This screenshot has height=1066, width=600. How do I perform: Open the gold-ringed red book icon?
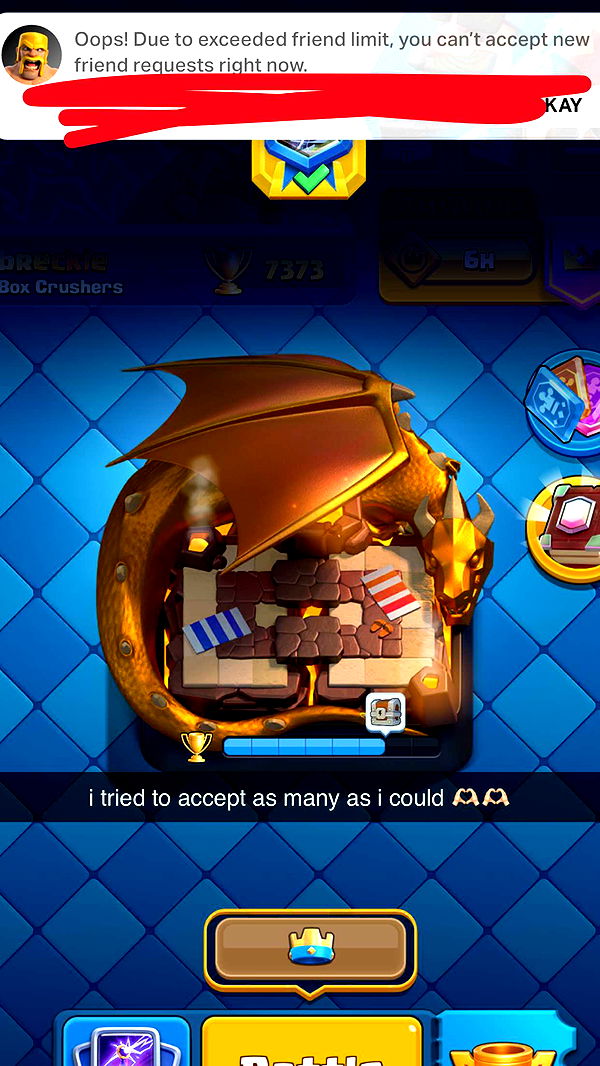567,528
